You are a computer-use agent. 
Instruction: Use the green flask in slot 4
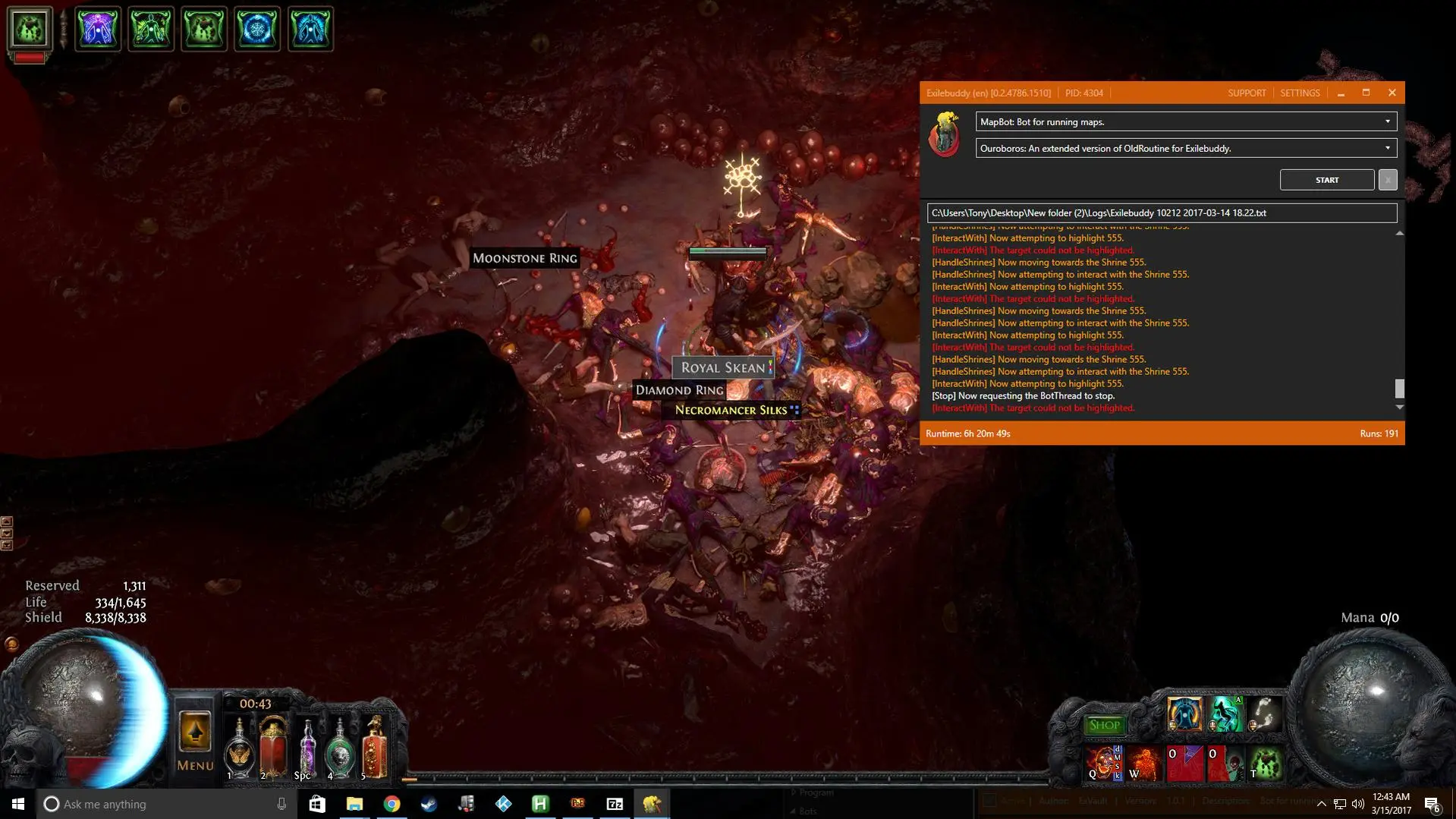(x=340, y=749)
